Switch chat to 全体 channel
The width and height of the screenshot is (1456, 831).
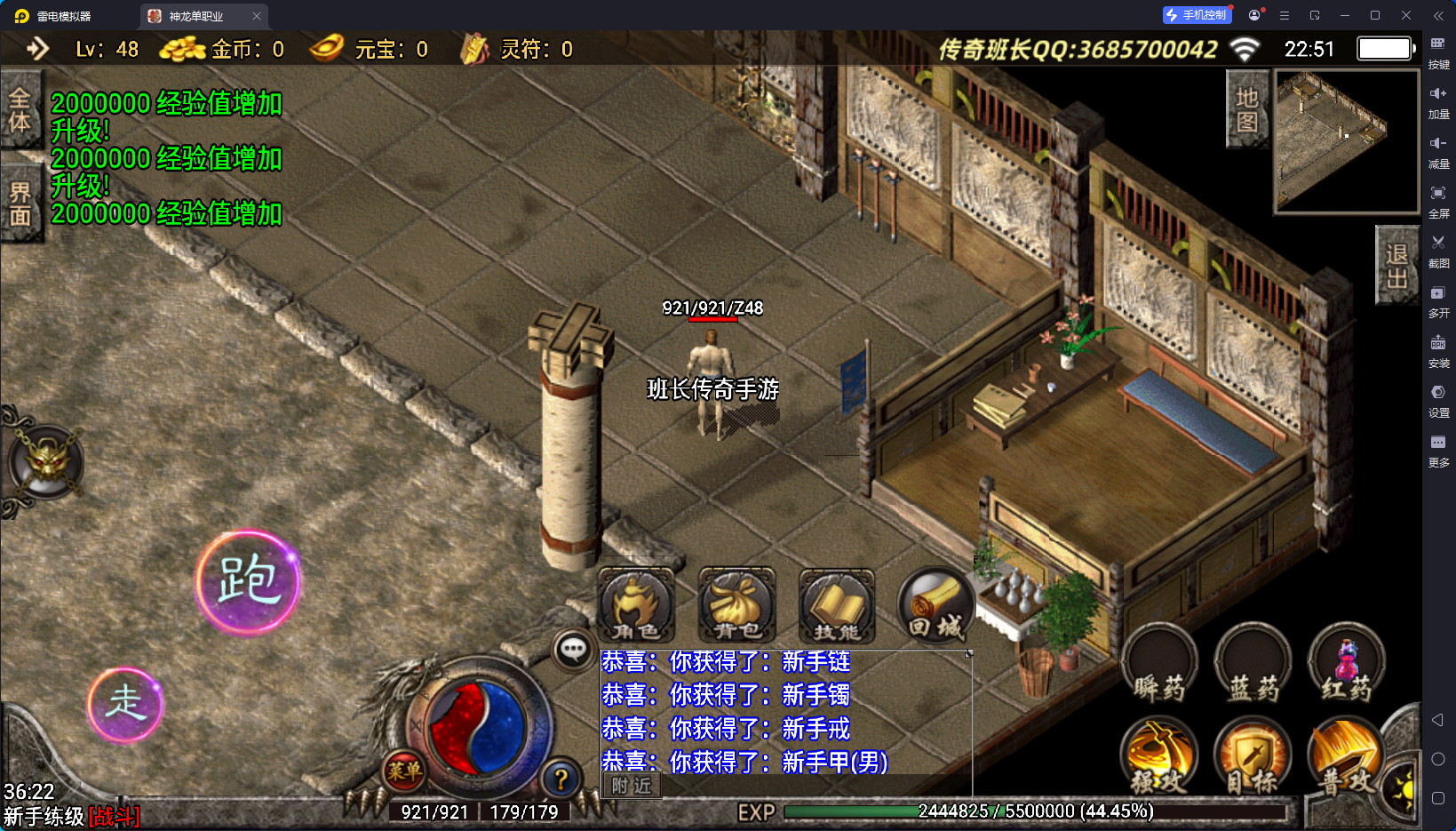point(20,109)
